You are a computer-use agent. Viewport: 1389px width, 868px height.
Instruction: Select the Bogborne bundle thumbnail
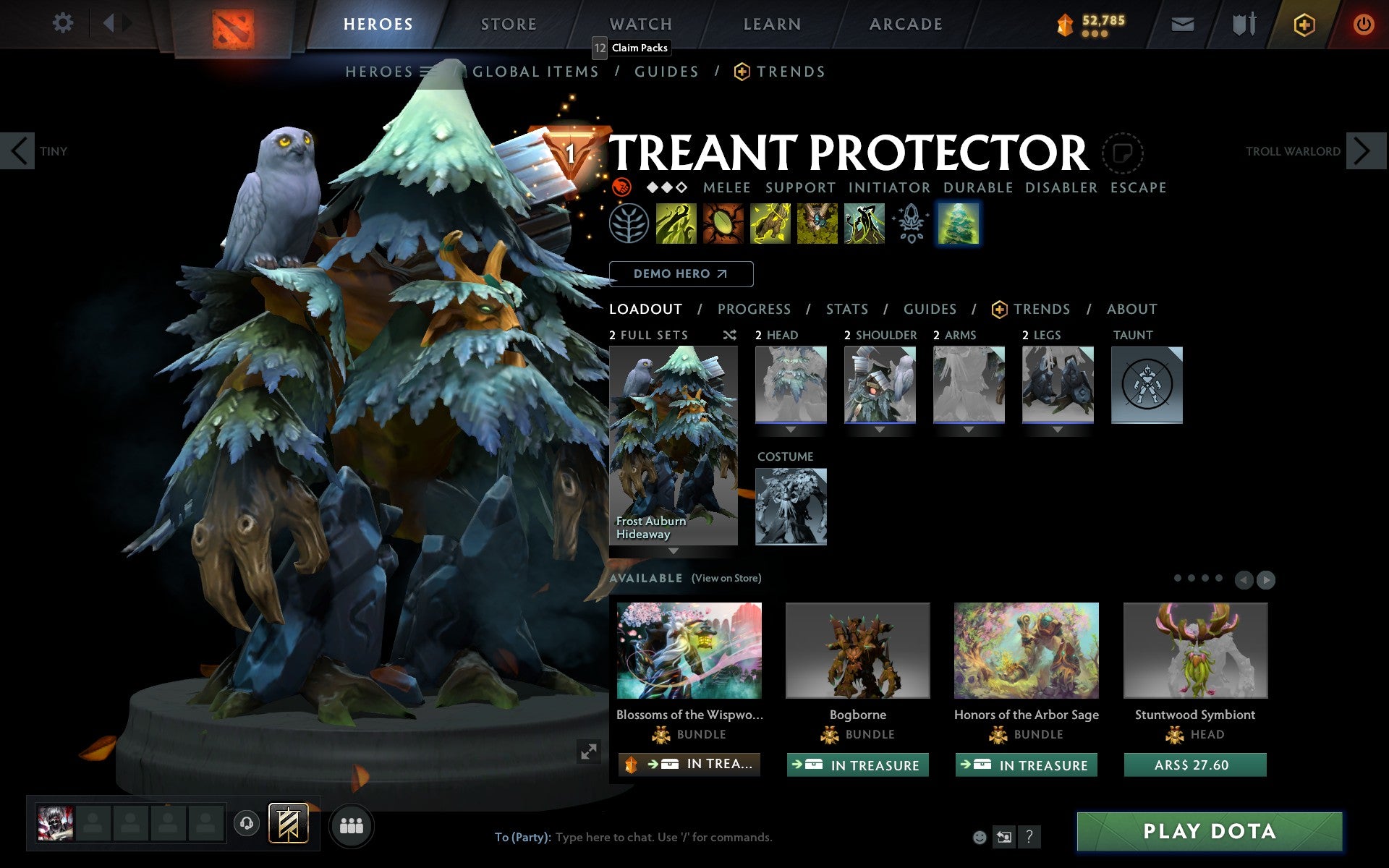857,650
